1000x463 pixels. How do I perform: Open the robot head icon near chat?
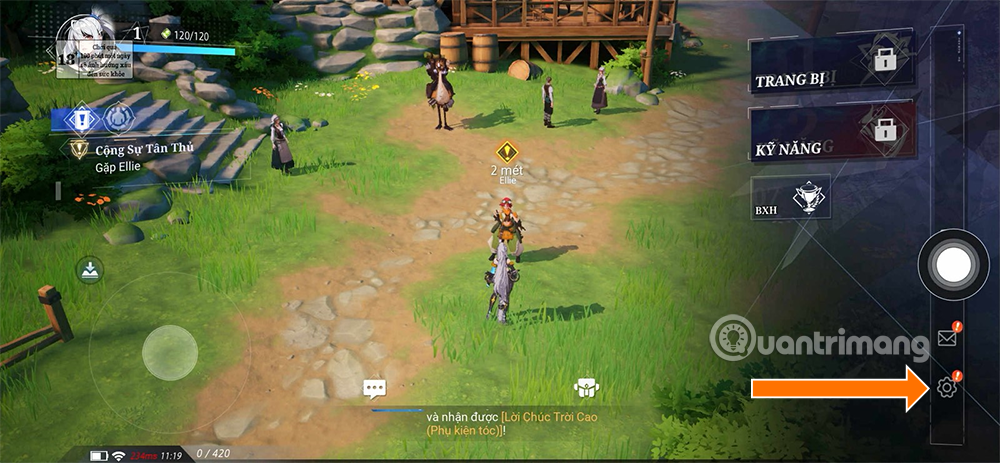coord(585,388)
